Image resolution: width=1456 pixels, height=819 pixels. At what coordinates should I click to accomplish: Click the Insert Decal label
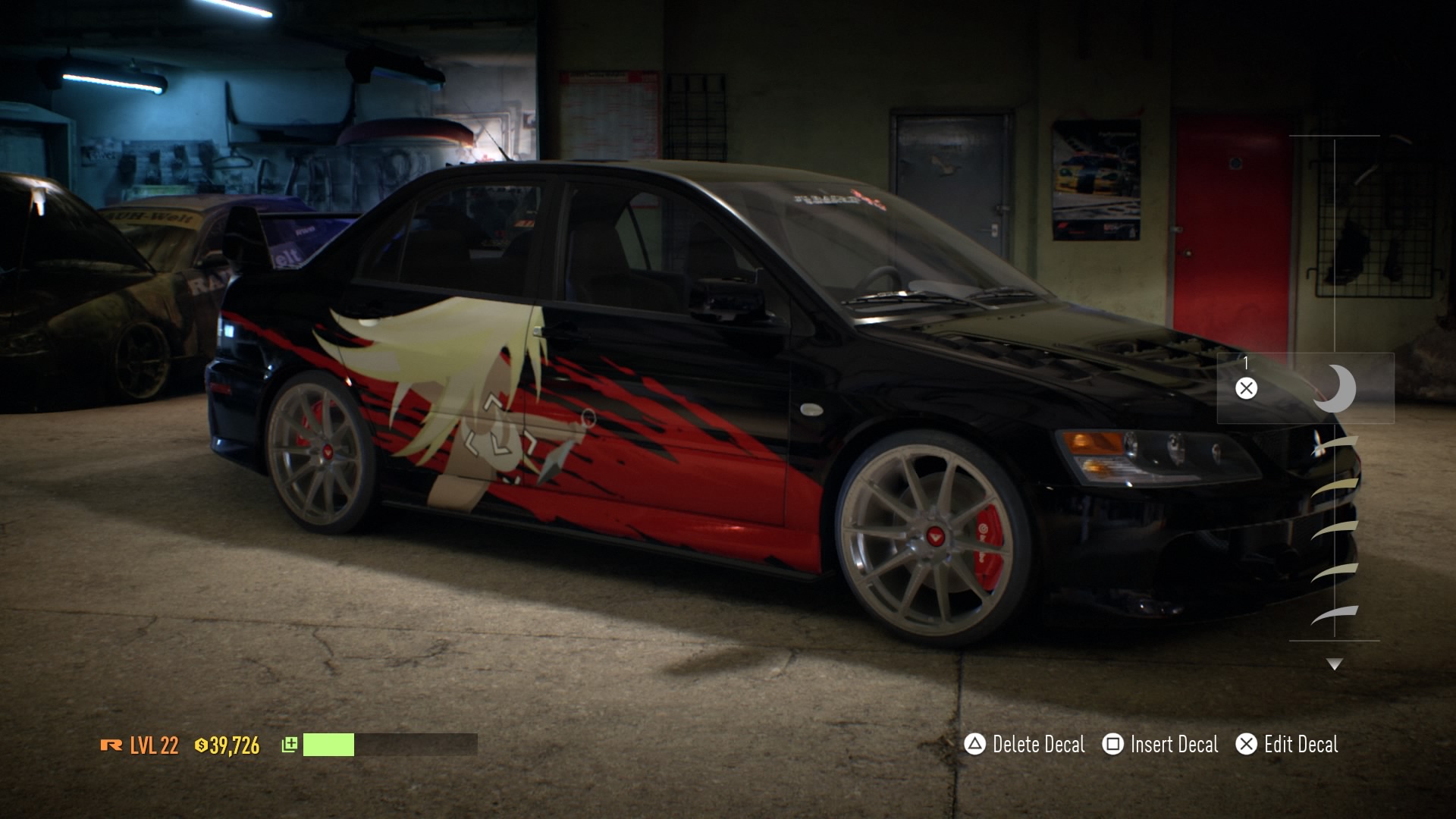1175,745
